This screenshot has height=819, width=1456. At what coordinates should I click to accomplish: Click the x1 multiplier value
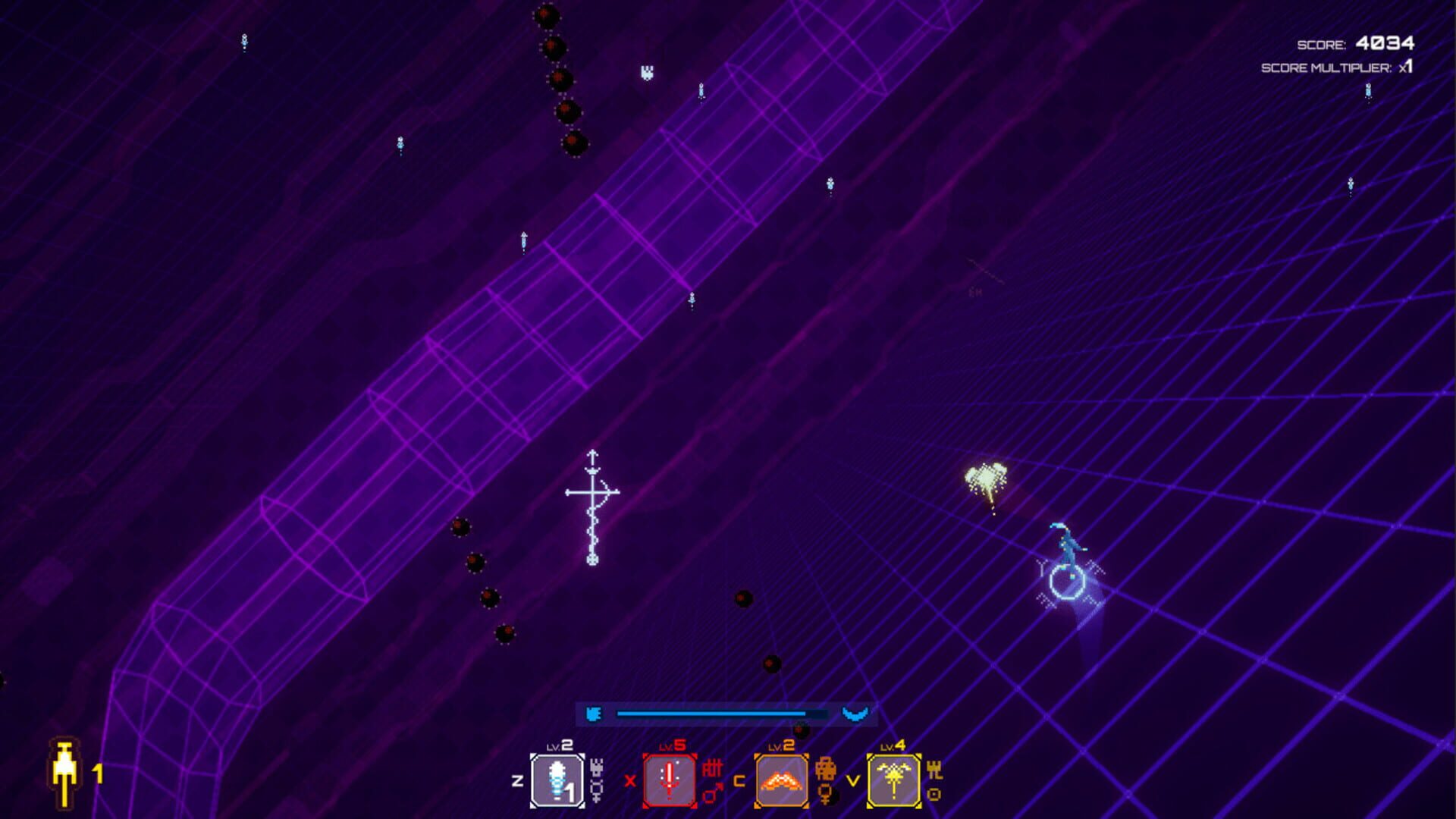[x=1406, y=67]
